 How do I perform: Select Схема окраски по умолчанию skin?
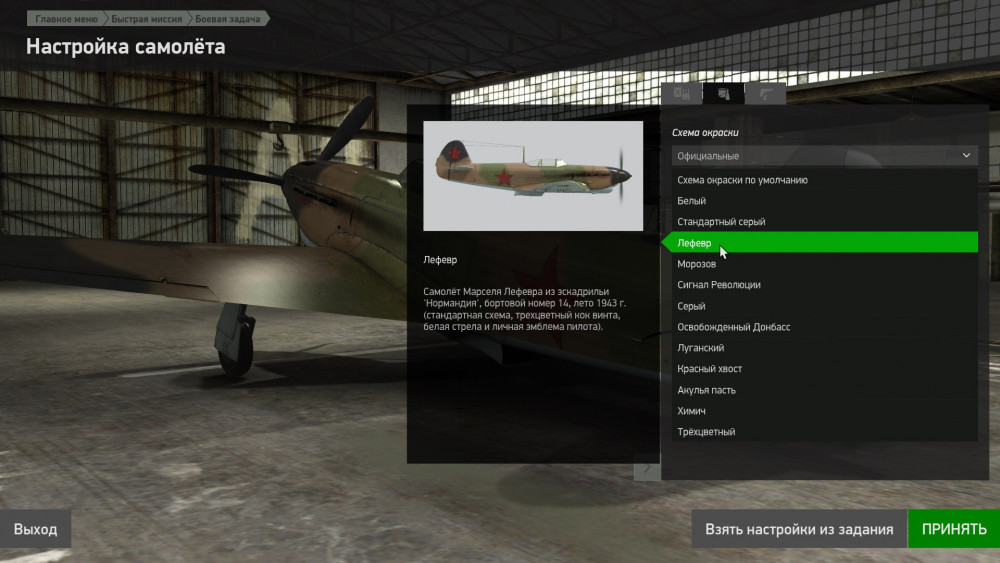[x=742, y=180]
